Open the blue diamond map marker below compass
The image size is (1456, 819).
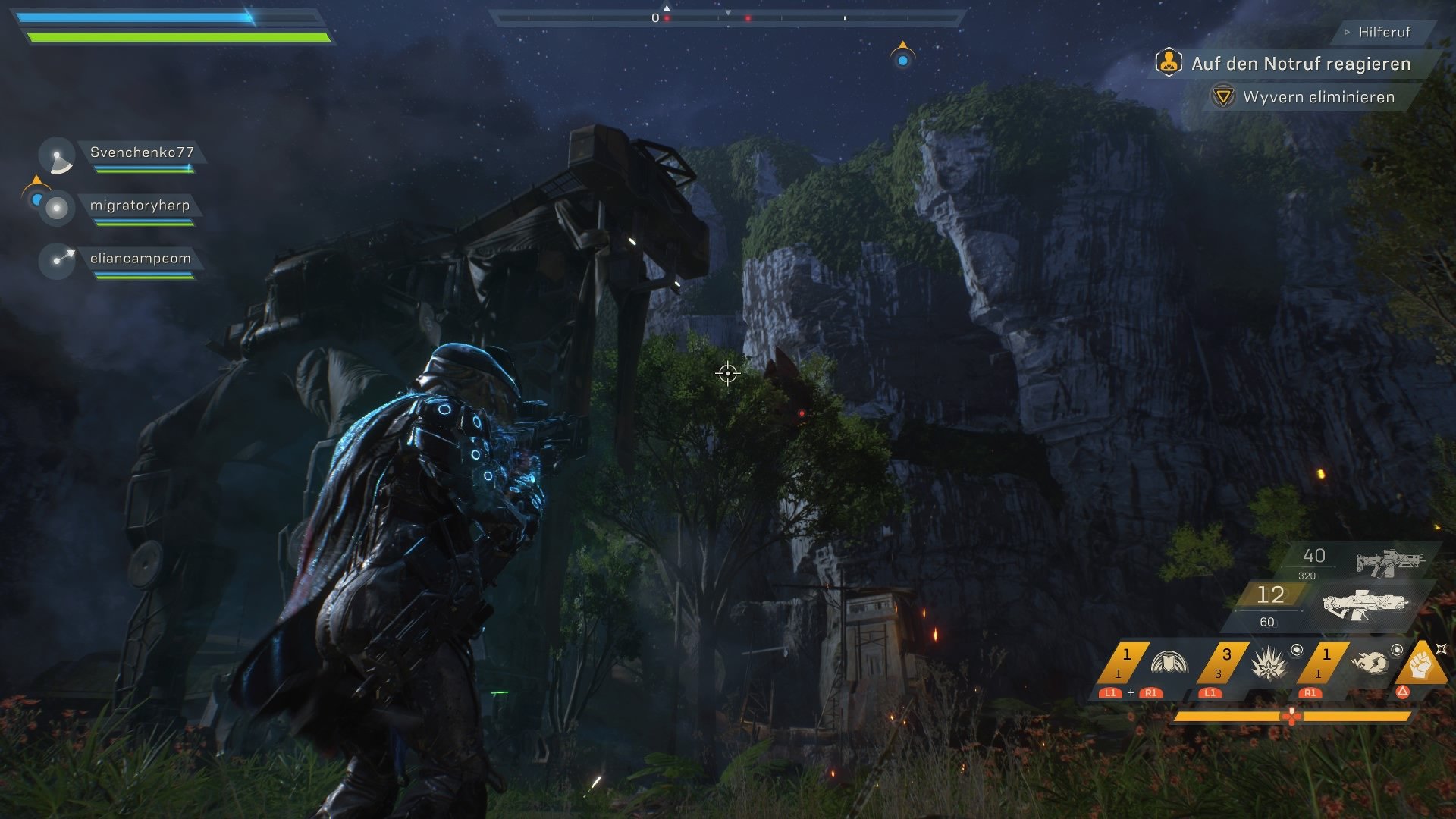902,61
